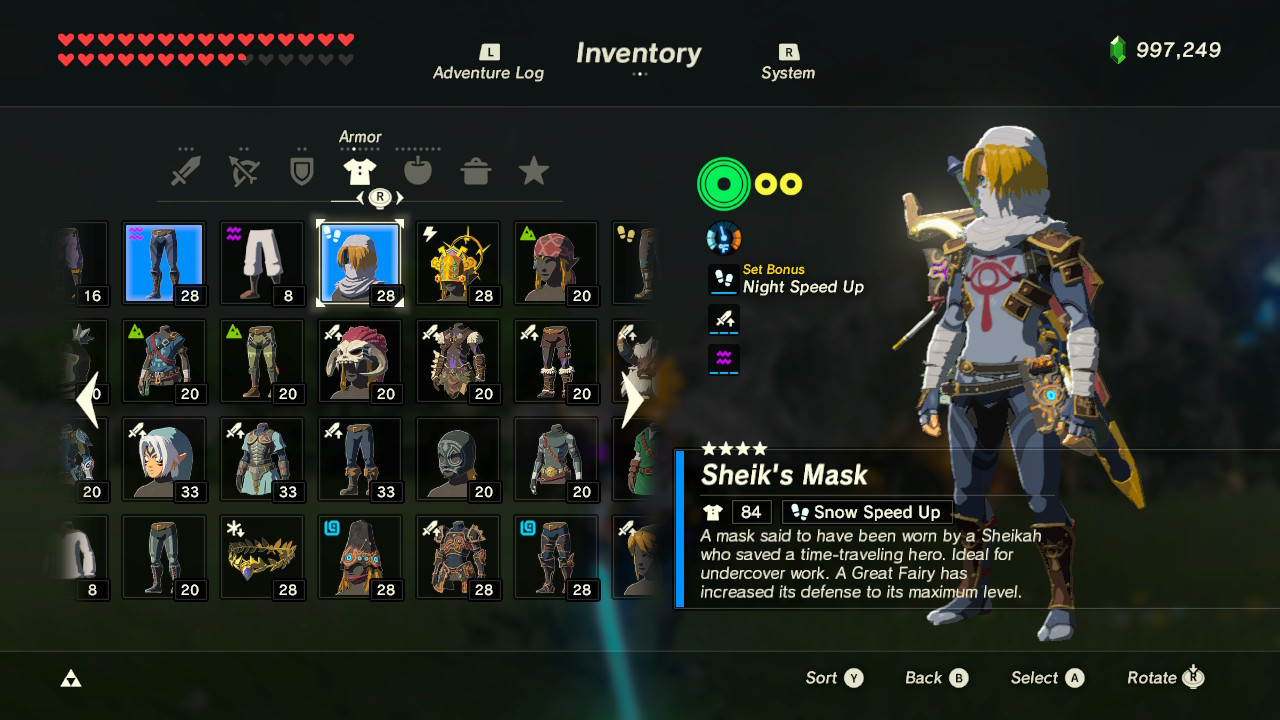Unequip the highlighted Sheik's Mask slot
Viewport: 1280px width, 720px height.
tap(360, 262)
